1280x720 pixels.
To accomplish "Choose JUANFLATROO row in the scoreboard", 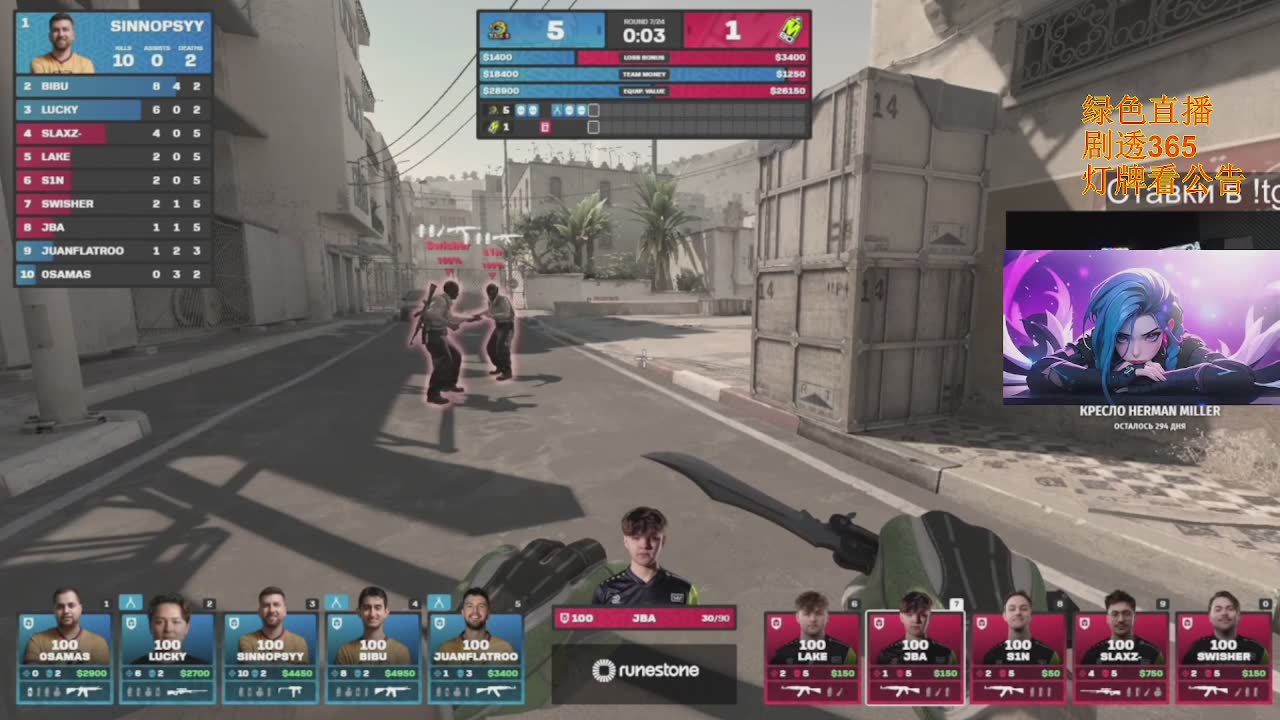I will (113, 251).
